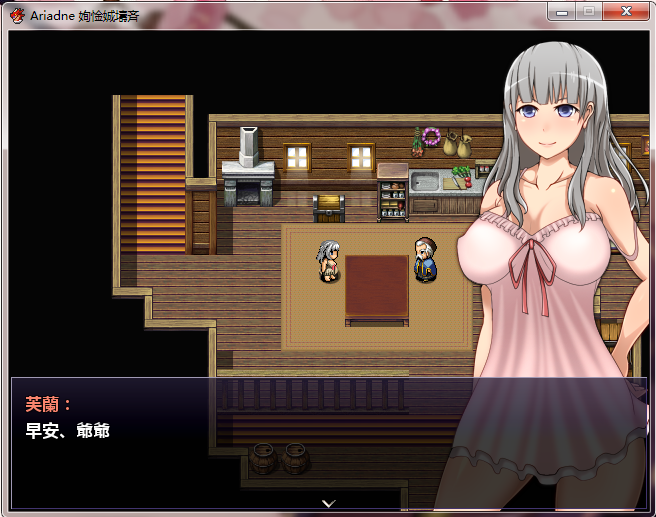Advance dialogue with the down arrow indicator
This screenshot has width=656, height=517.
click(x=328, y=502)
